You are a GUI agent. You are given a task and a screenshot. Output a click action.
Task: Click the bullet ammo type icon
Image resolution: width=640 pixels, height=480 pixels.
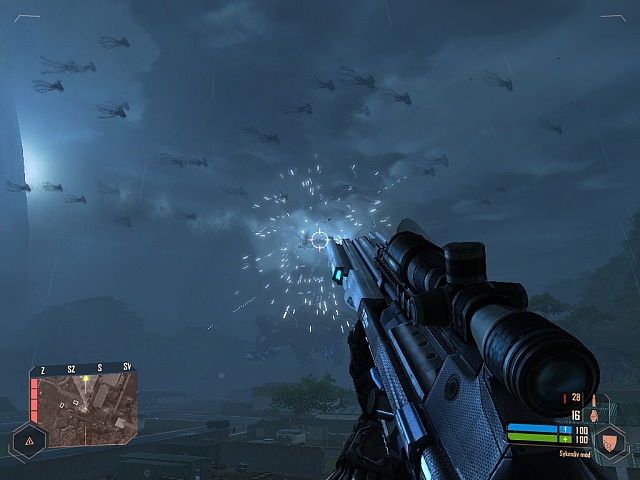(592, 398)
